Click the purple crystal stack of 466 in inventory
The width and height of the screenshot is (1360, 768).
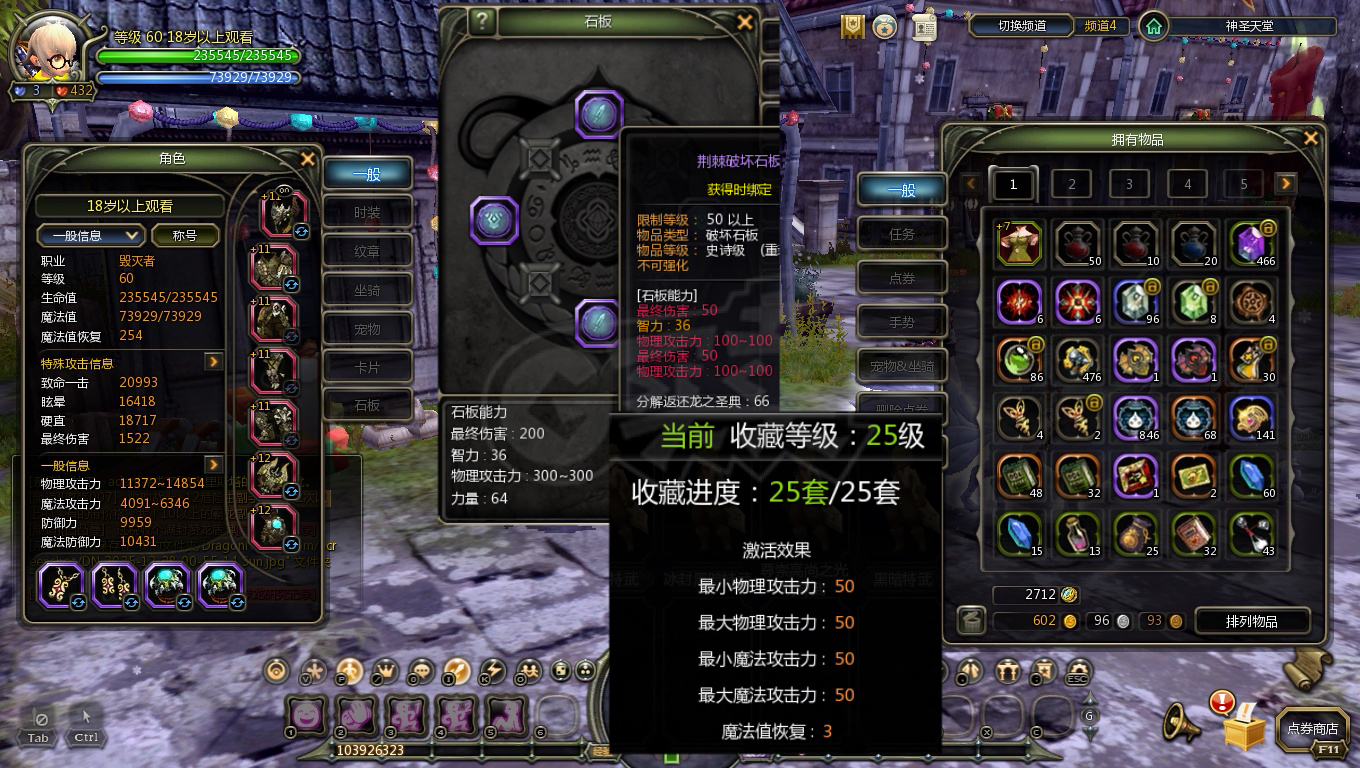pyautogui.click(x=1251, y=243)
